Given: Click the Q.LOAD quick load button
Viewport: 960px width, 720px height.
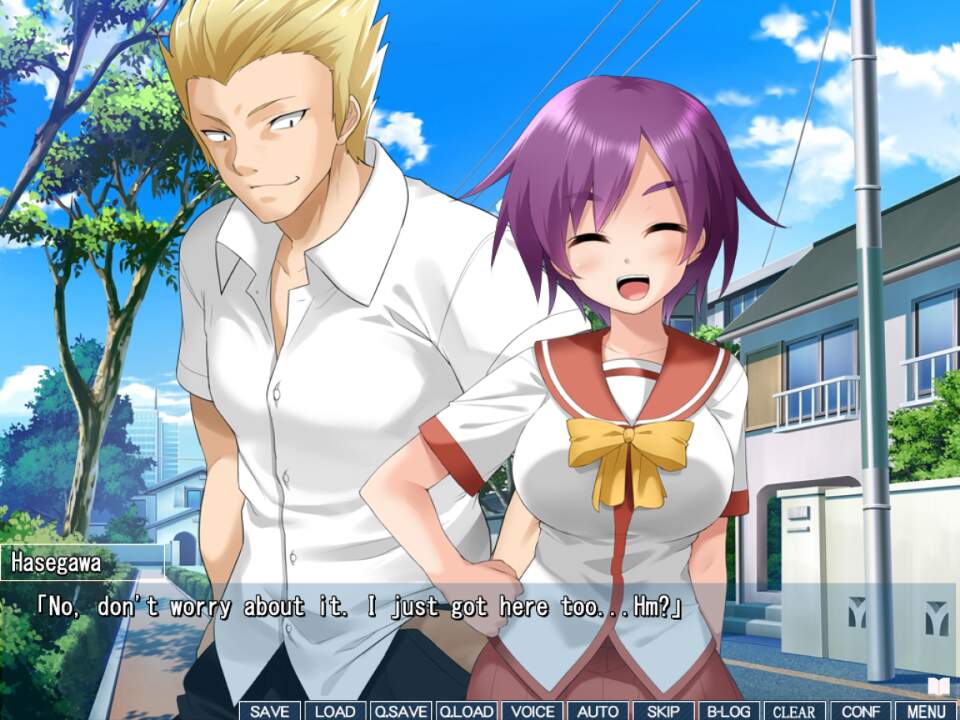Looking at the screenshot, I should (x=466, y=711).
